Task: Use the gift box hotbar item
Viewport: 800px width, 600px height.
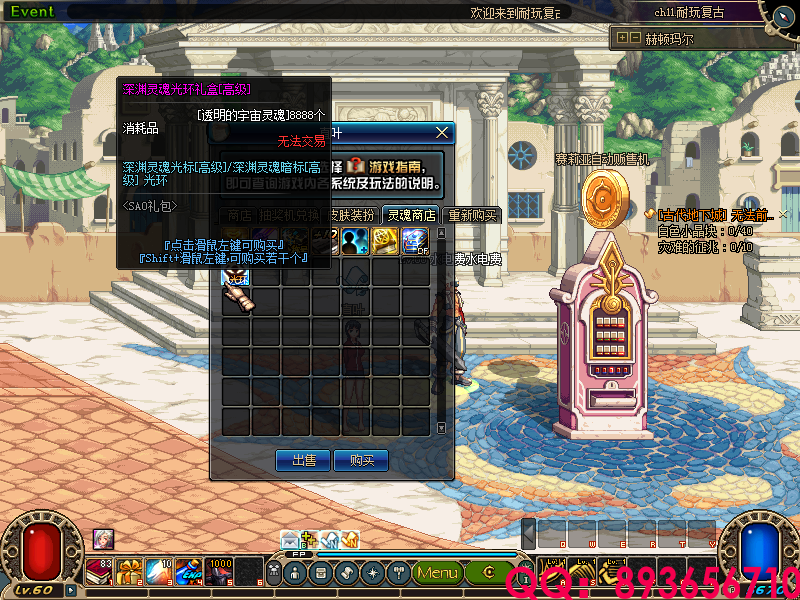Action: point(130,572)
